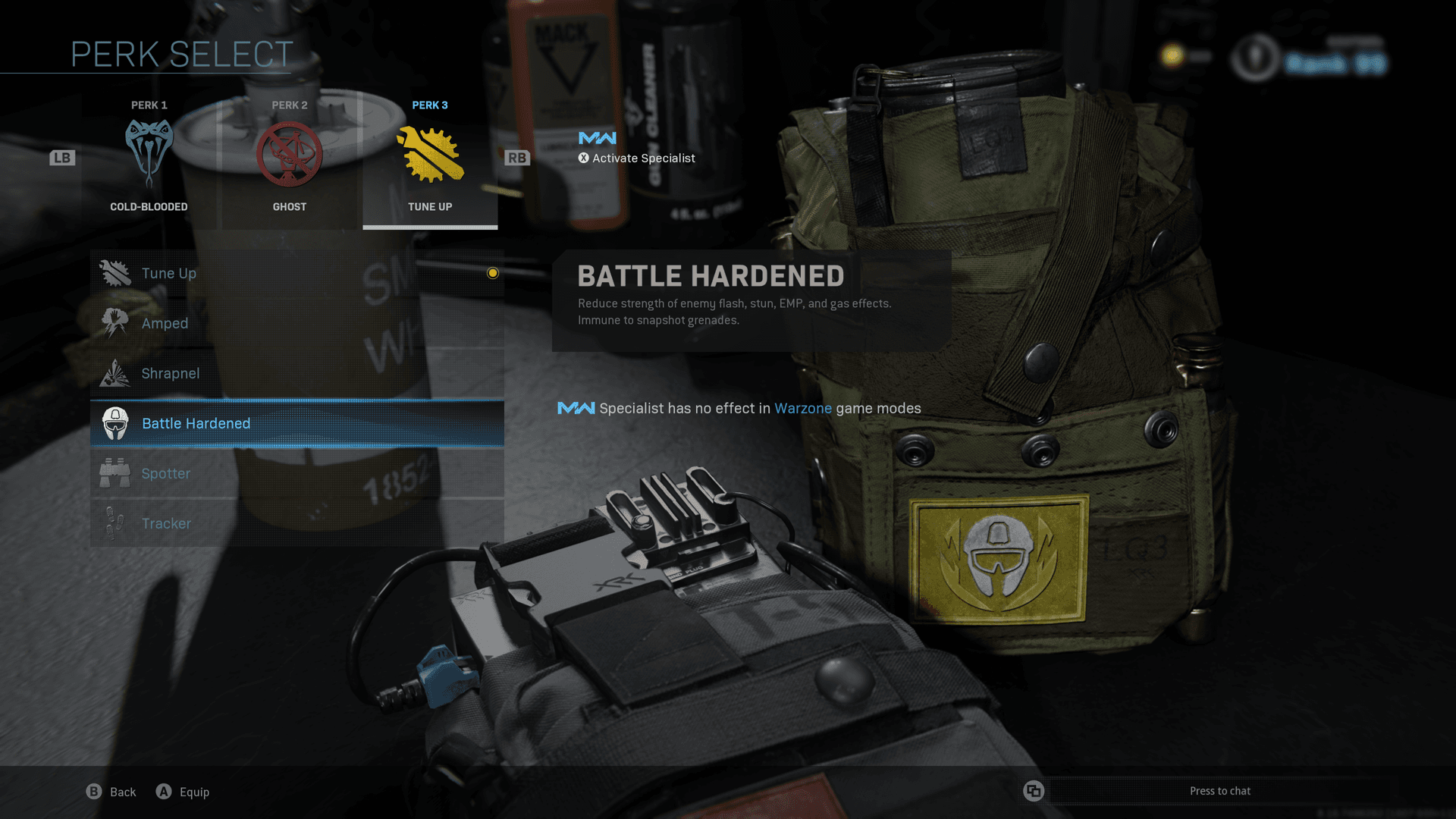Click Back to exit perk selection
The height and width of the screenshot is (819, 1456).
111,791
